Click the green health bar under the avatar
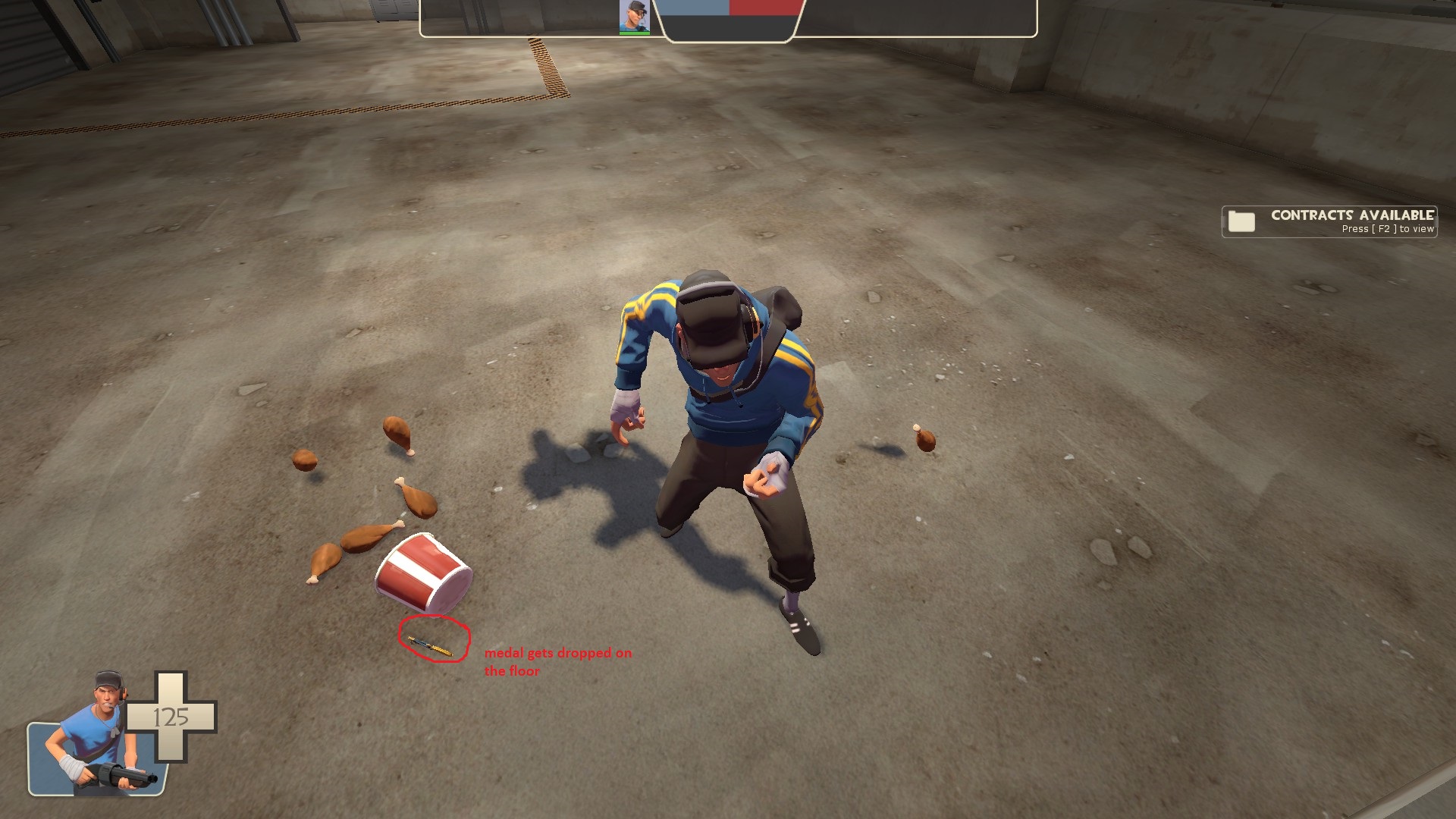1456x819 pixels. (634, 33)
